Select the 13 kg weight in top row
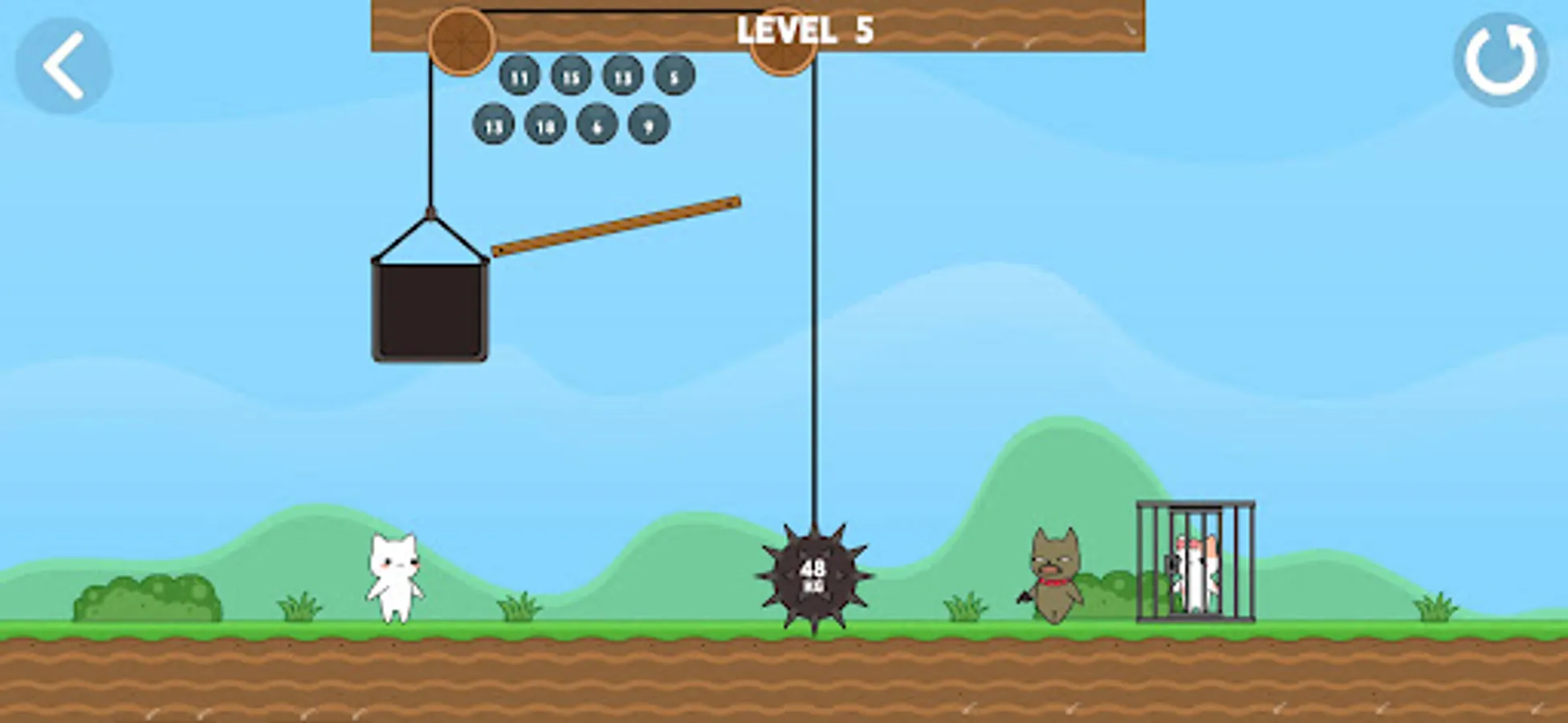Image resolution: width=1568 pixels, height=723 pixels. point(621,78)
